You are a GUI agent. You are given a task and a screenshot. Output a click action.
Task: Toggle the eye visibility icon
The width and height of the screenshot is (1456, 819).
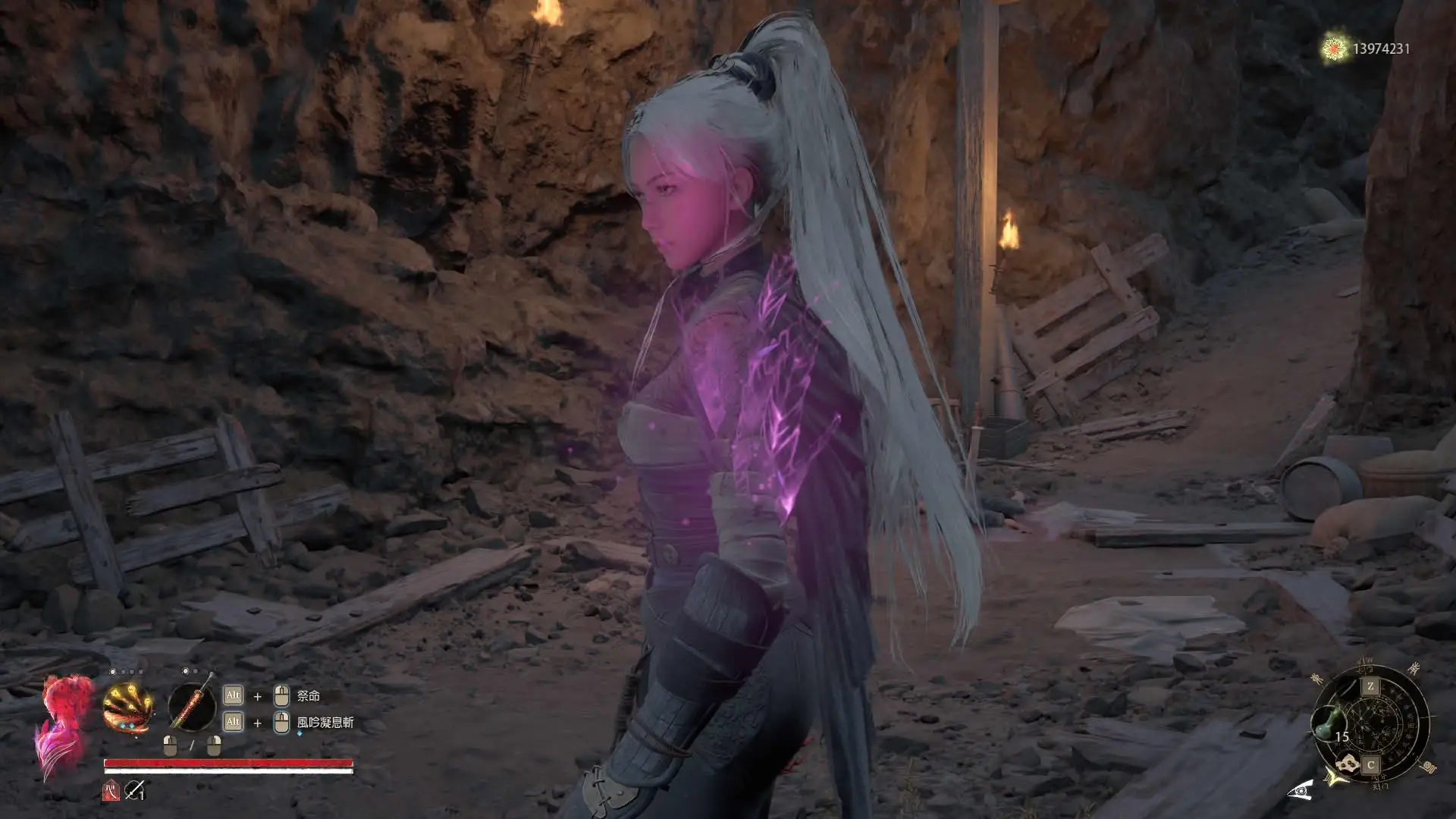1301,791
